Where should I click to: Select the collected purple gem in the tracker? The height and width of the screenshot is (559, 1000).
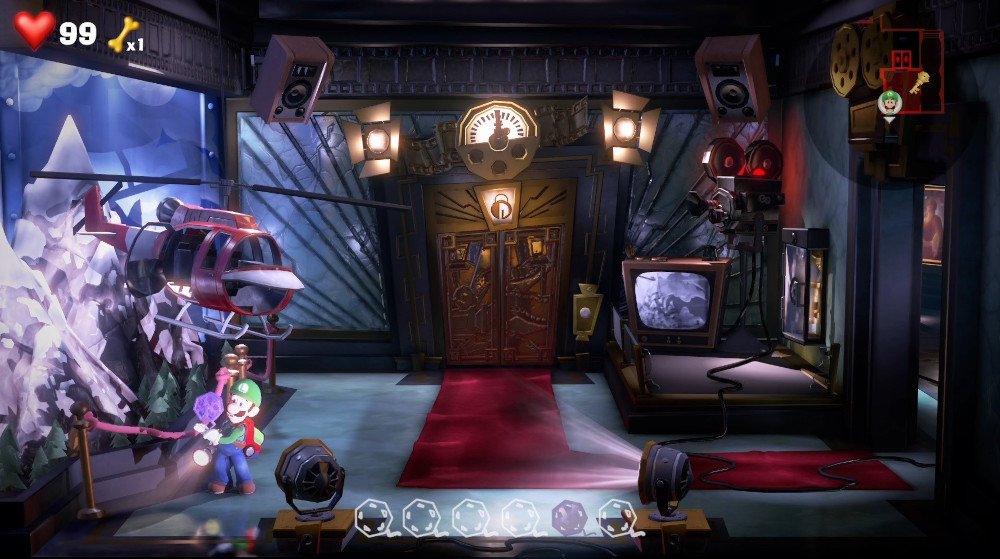[x=569, y=517]
